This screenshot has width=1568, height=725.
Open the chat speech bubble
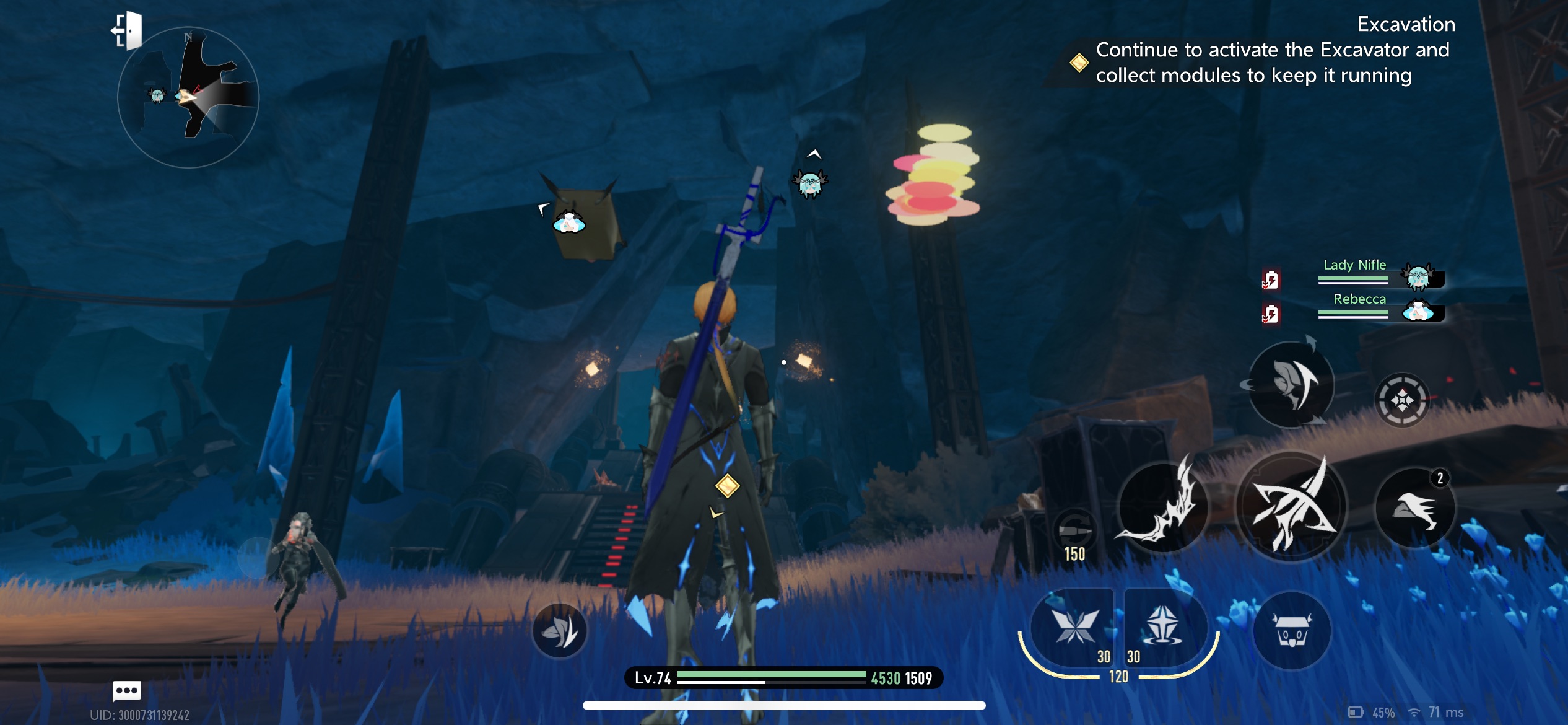pyautogui.click(x=127, y=690)
